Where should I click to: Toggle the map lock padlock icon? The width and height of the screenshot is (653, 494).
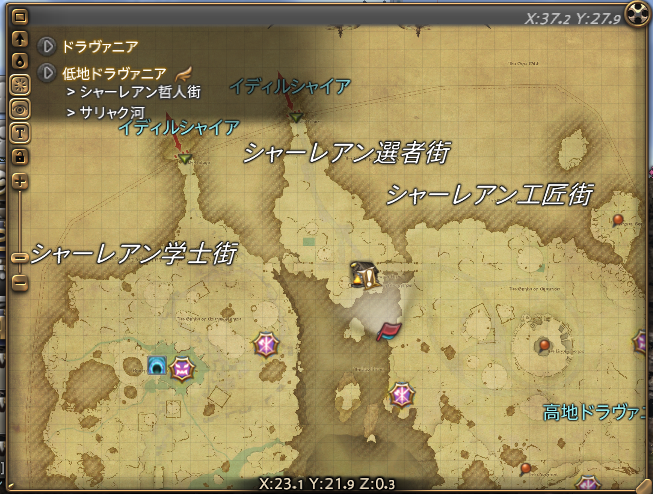coord(19,156)
